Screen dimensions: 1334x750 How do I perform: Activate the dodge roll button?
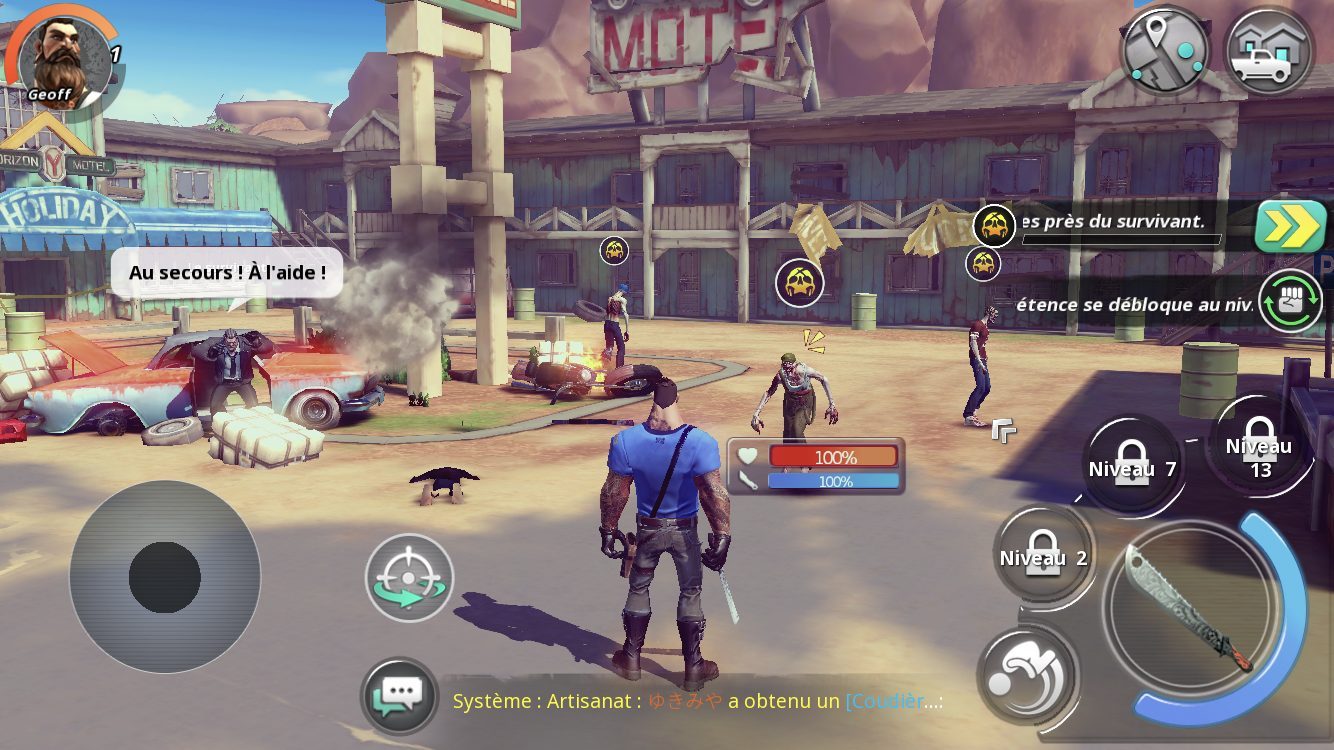[1027, 674]
